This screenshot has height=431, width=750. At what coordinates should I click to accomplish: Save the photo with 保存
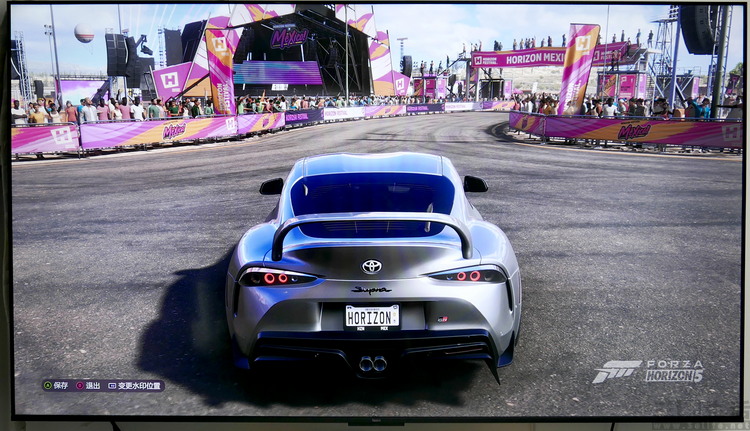pos(57,385)
